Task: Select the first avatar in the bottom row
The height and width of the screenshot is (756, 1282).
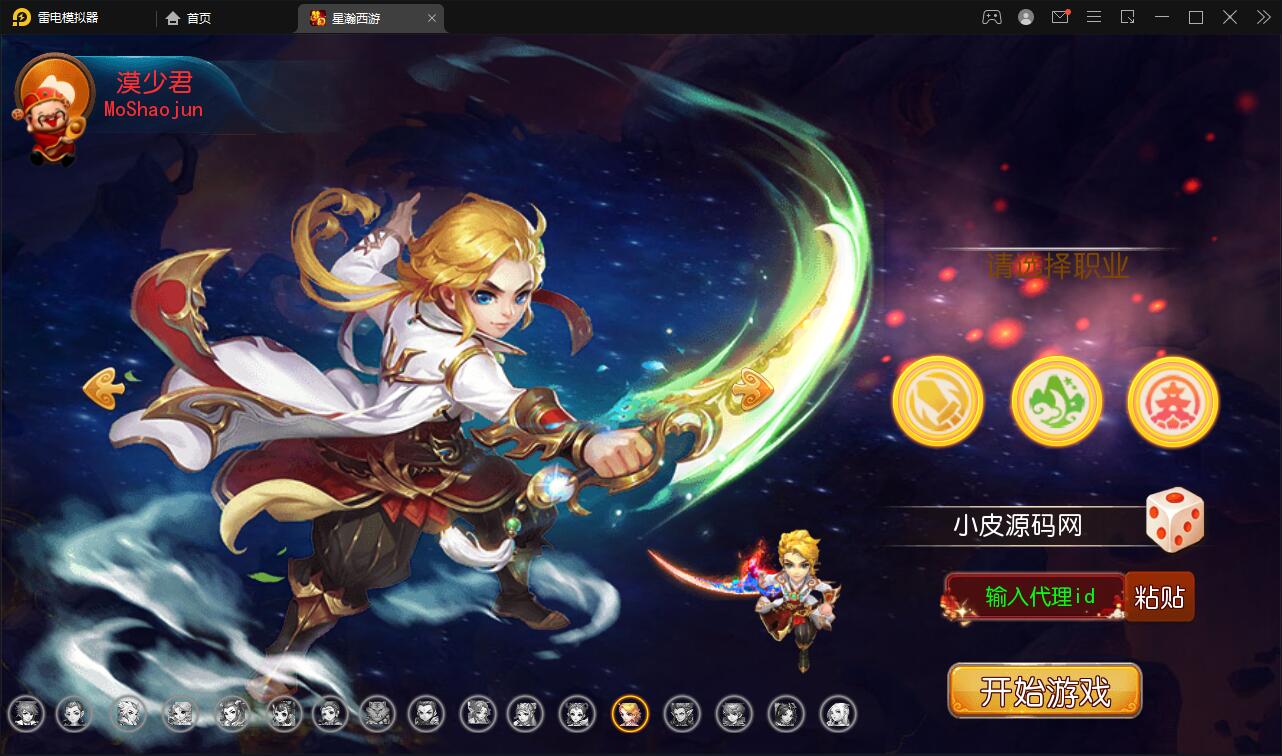Action: [x=27, y=714]
